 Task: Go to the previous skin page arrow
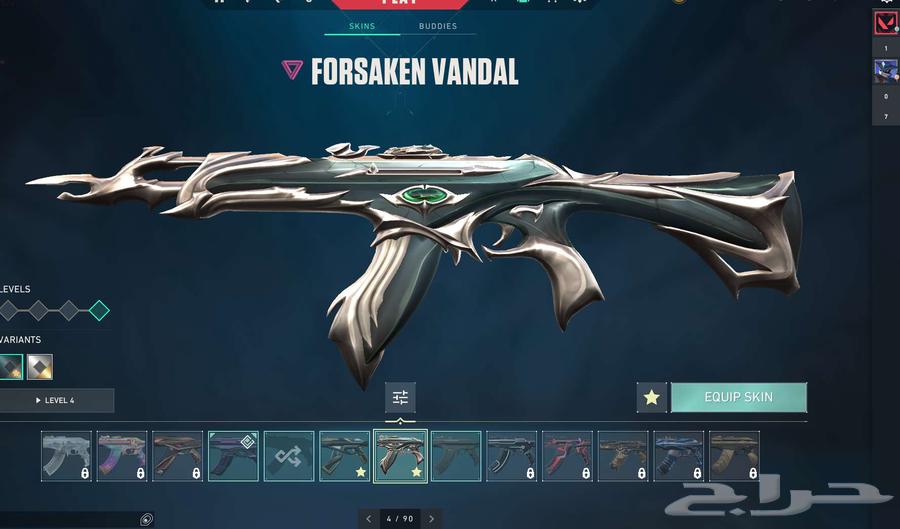[369, 519]
